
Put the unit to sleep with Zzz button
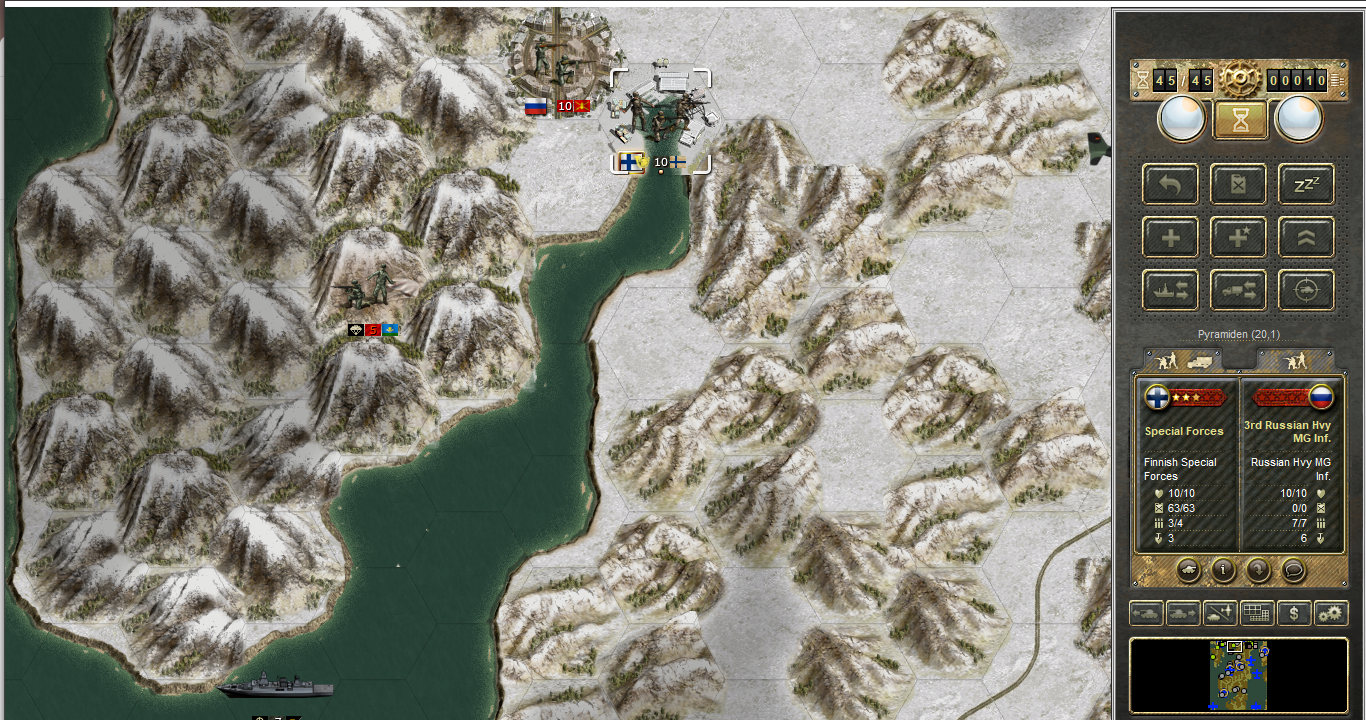(x=1306, y=183)
